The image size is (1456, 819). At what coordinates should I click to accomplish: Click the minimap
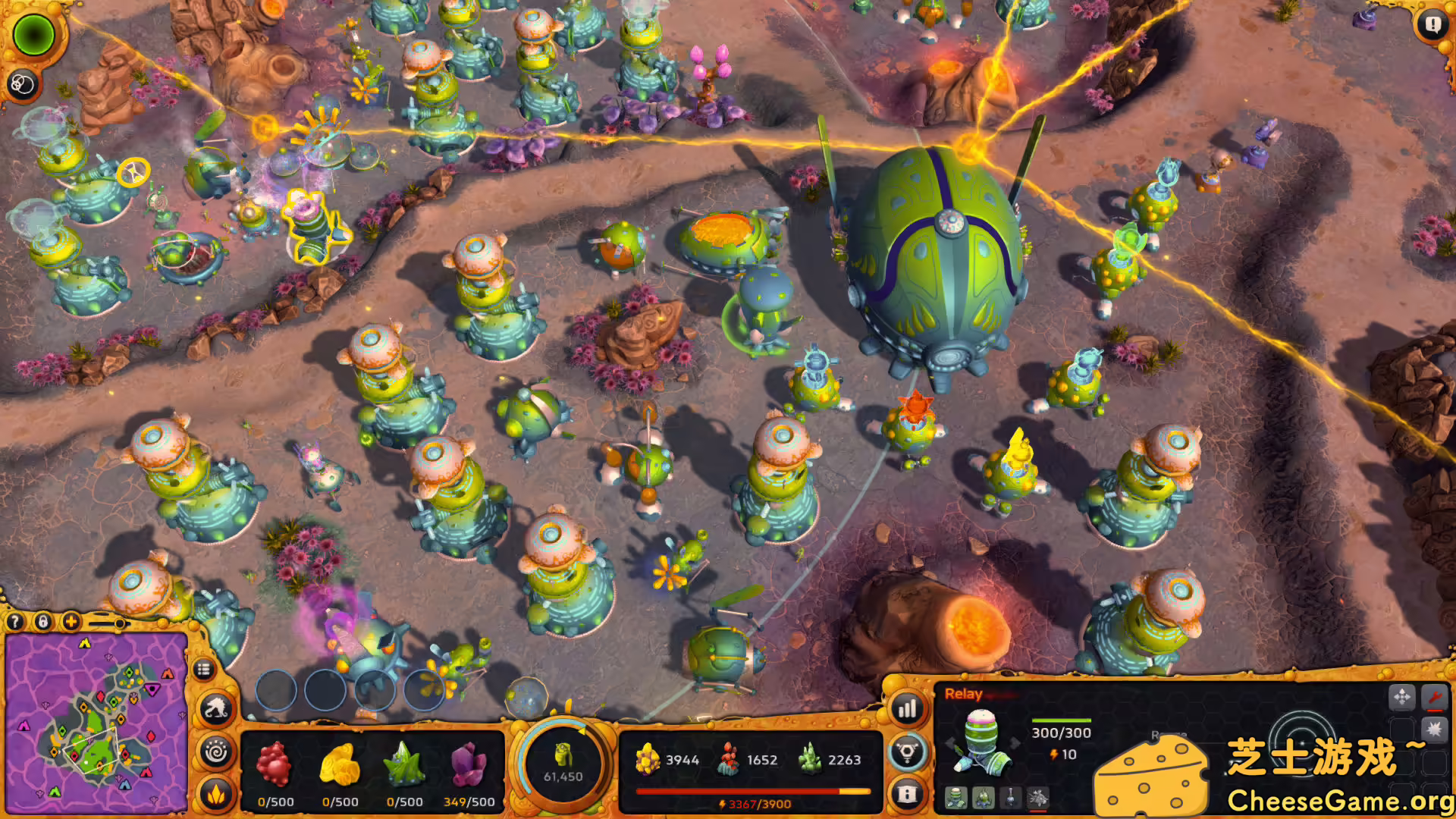click(96, 724)
